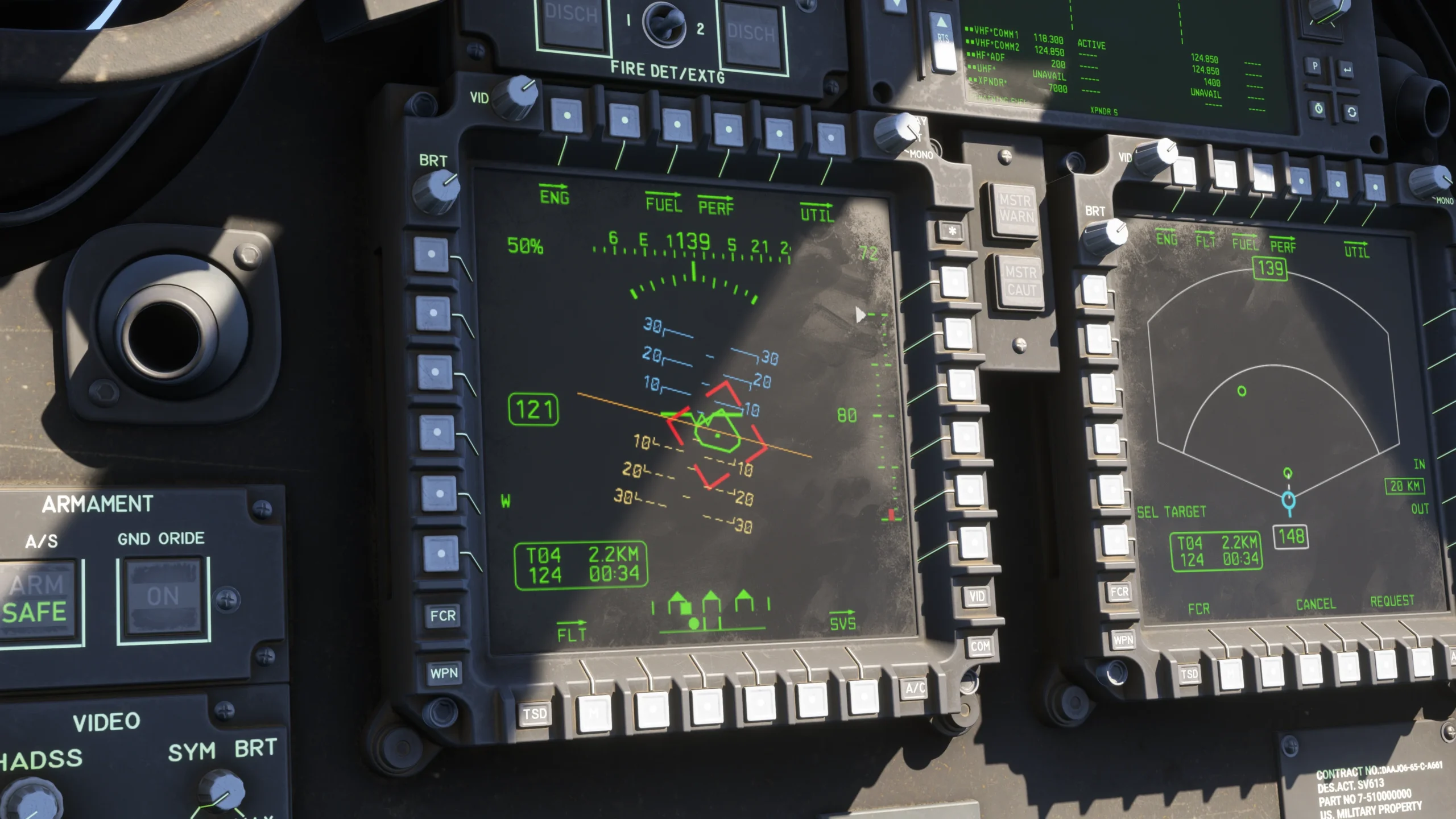Hit the asterisk bezel button
Screen dimensions: 1456x819
[x=952, y=231]
